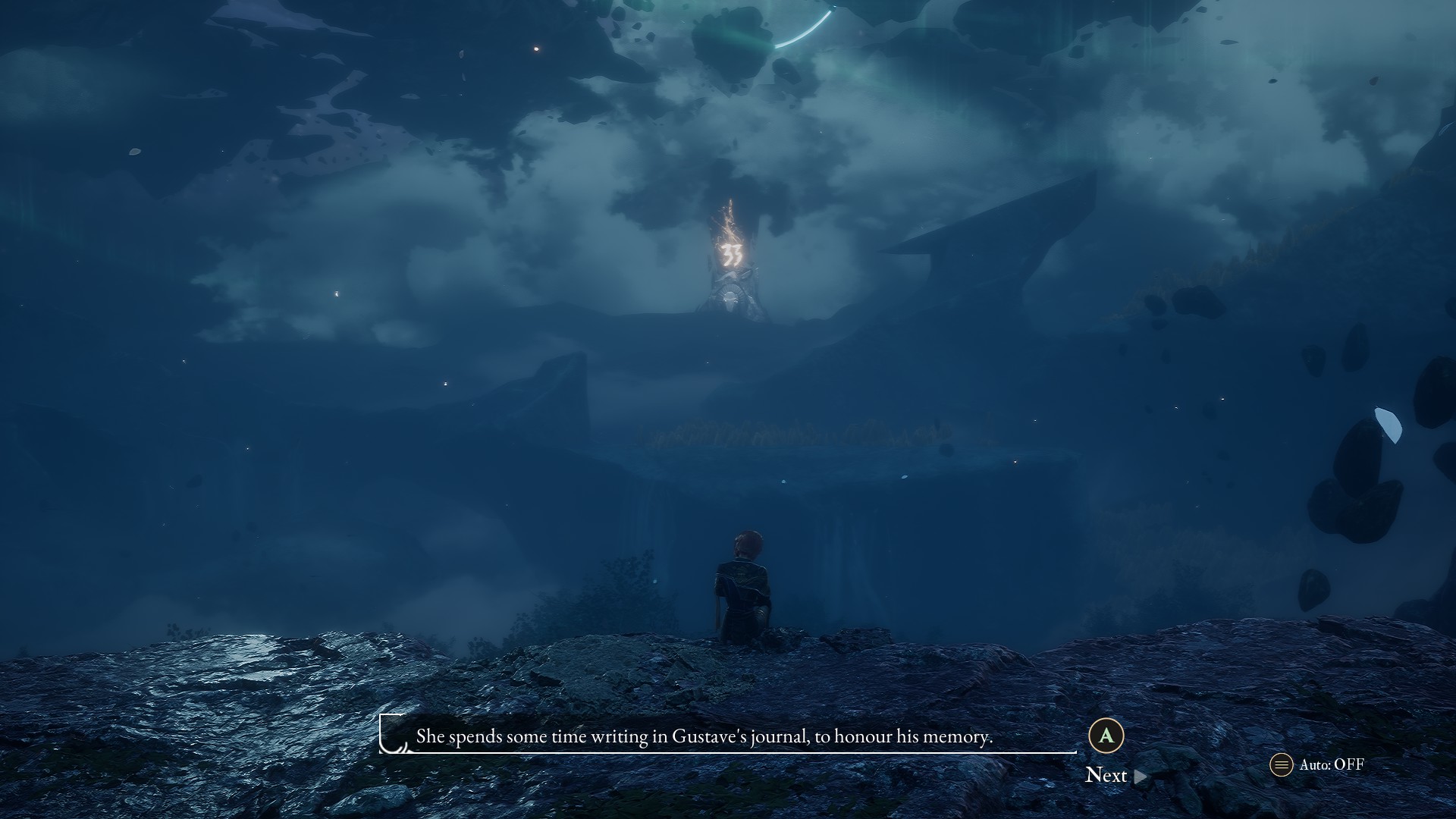
Task: Toggle the Auto: OFF dialogue setting
Action: click(x=1318, y=764)
